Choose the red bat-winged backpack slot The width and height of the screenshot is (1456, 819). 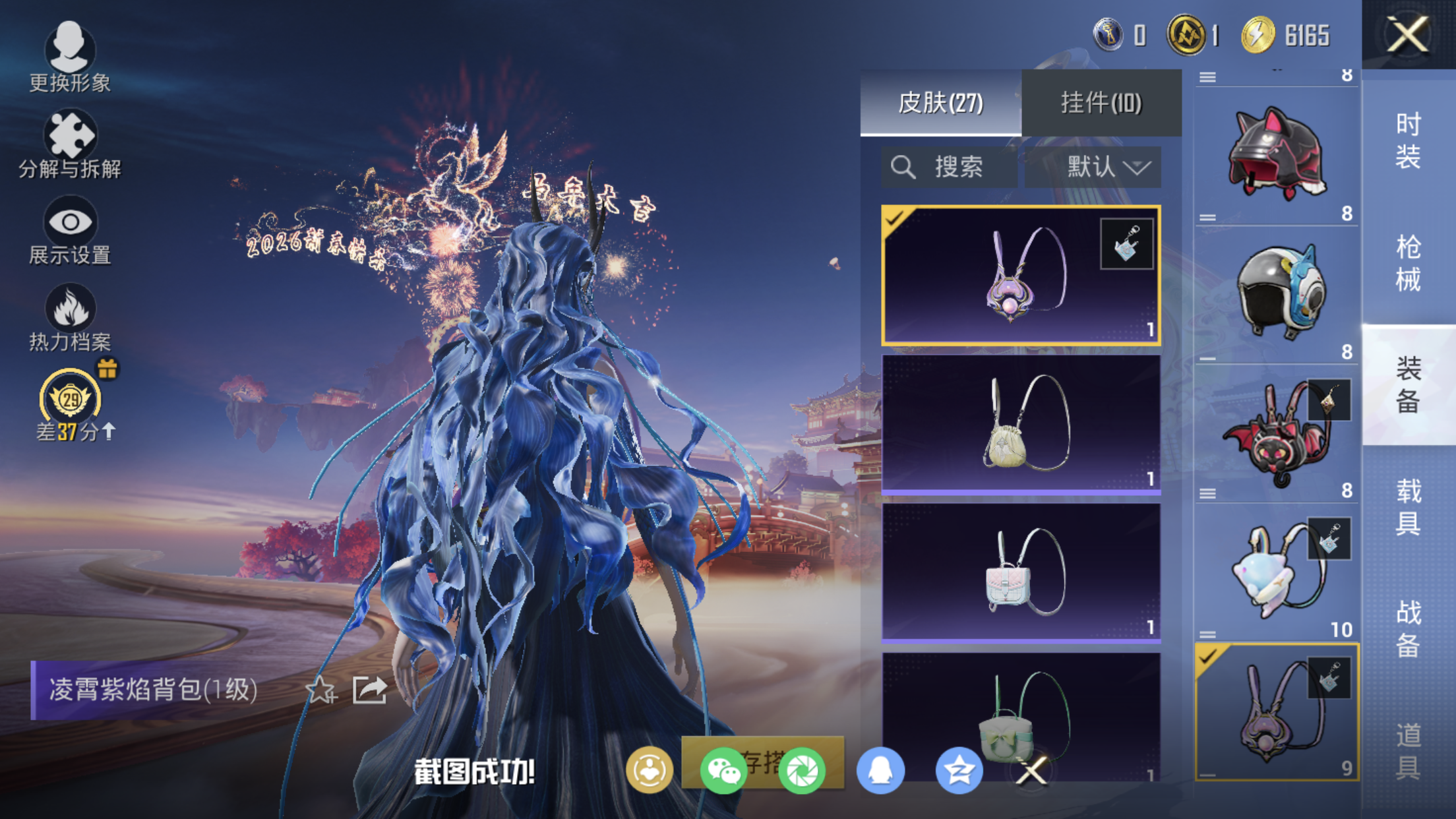click(1277, 432)
